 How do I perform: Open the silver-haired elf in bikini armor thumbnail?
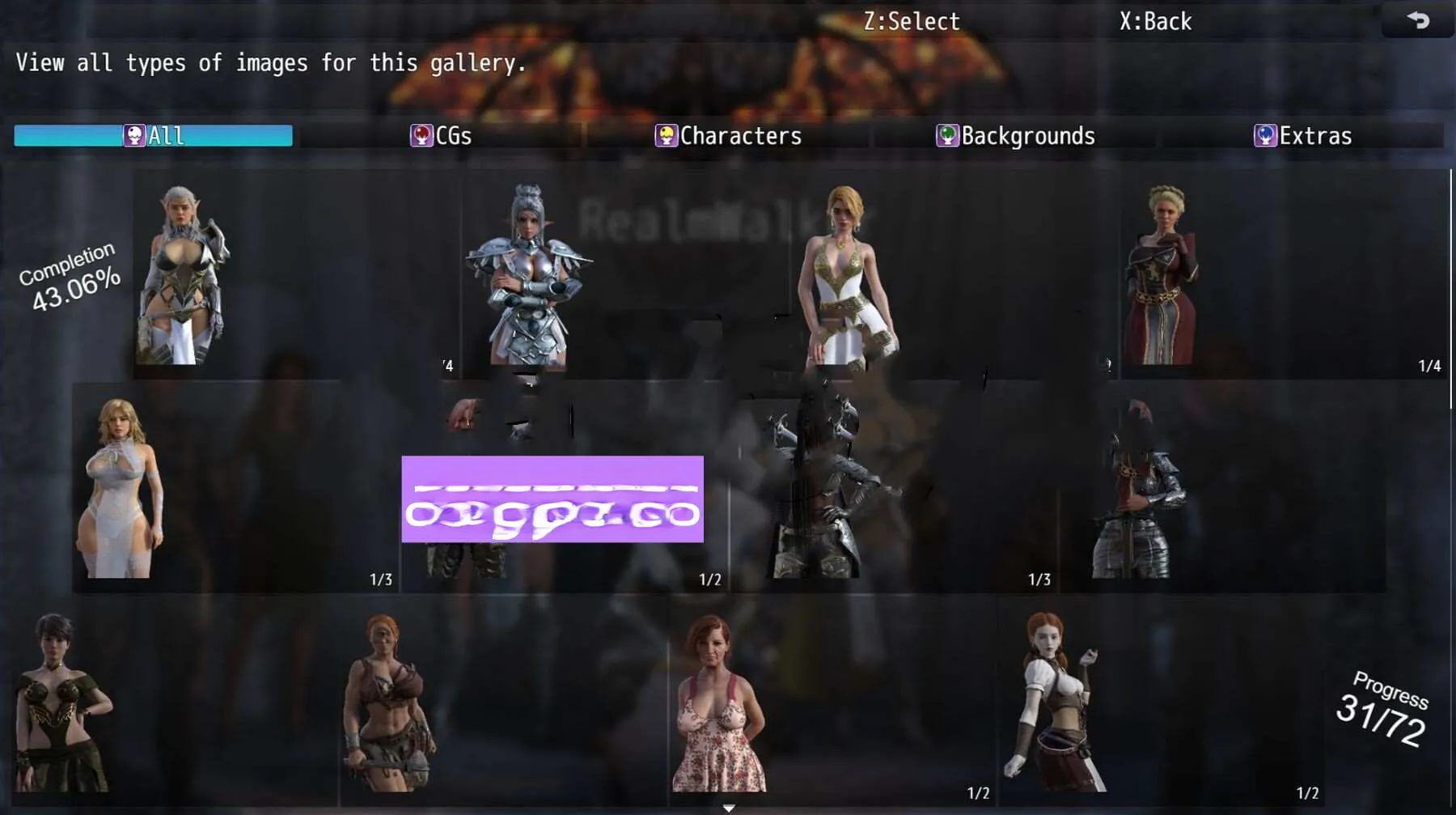(183, 275)
